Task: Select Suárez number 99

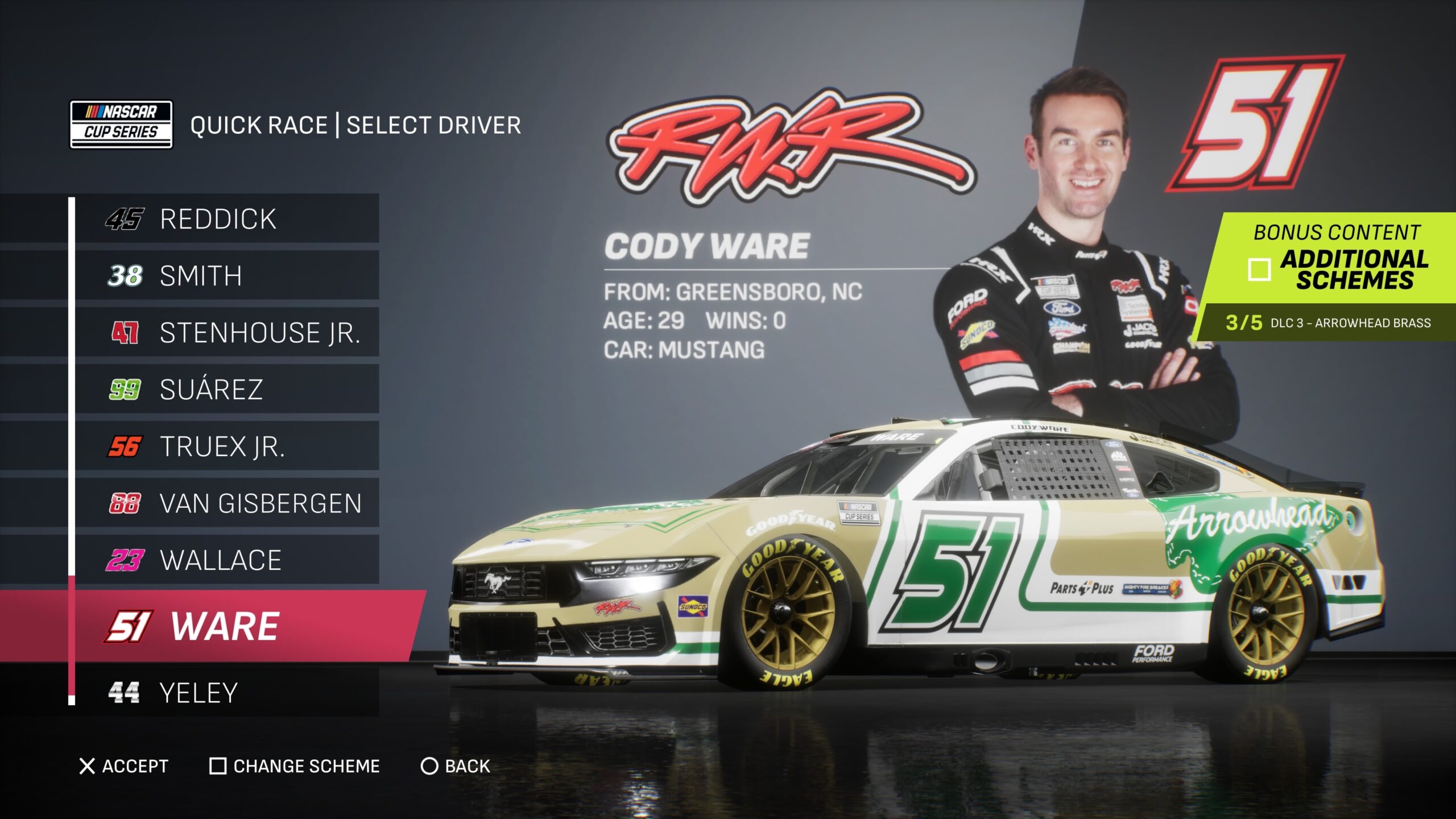Action: coord(227,390)
